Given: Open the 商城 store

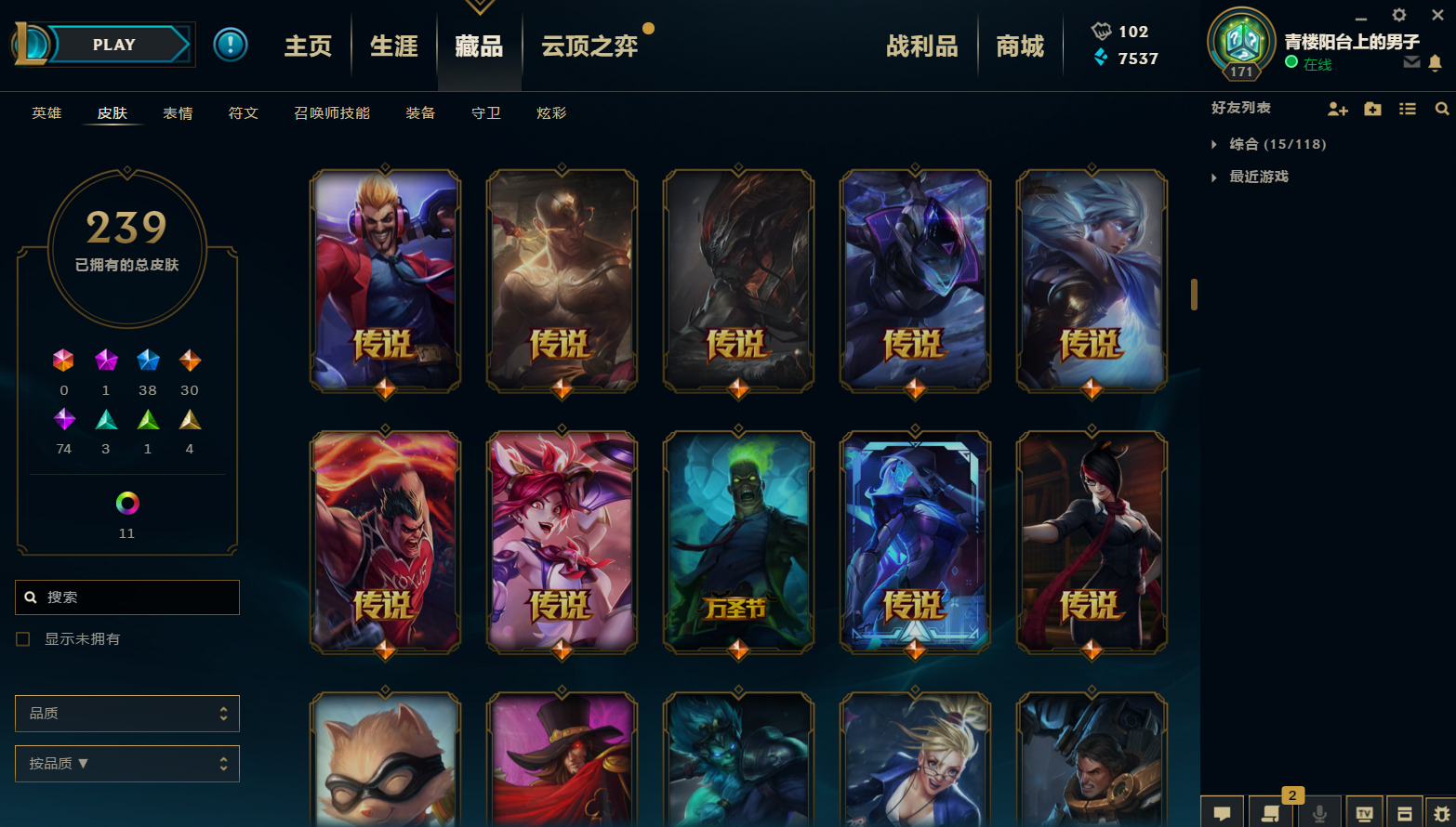Looking at the screenshot, I should (x=1020, y=45).
